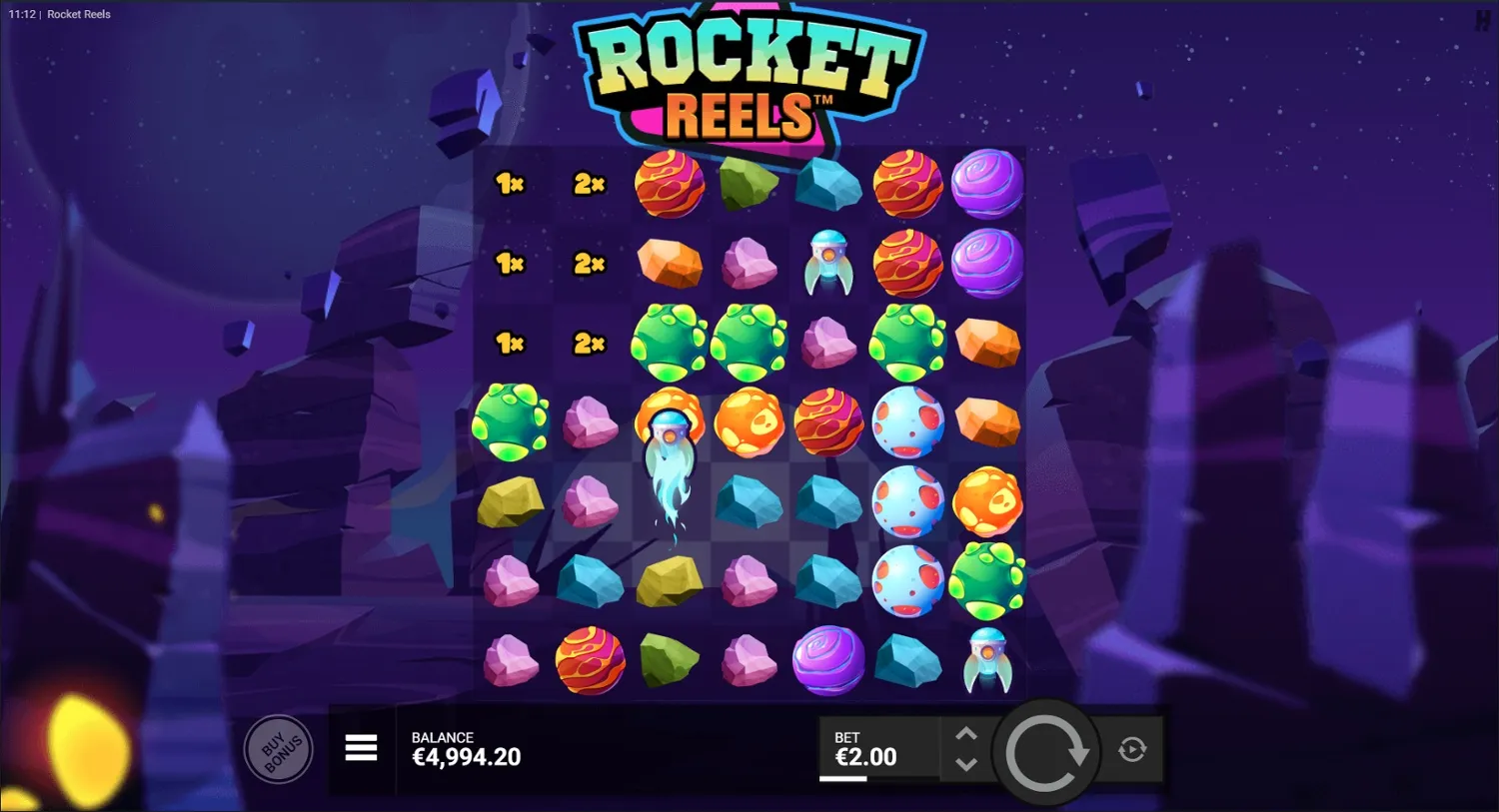Click the rocket in the bottom row
Viewport: 1499px width, 812px height.
(x=986, y=661)
